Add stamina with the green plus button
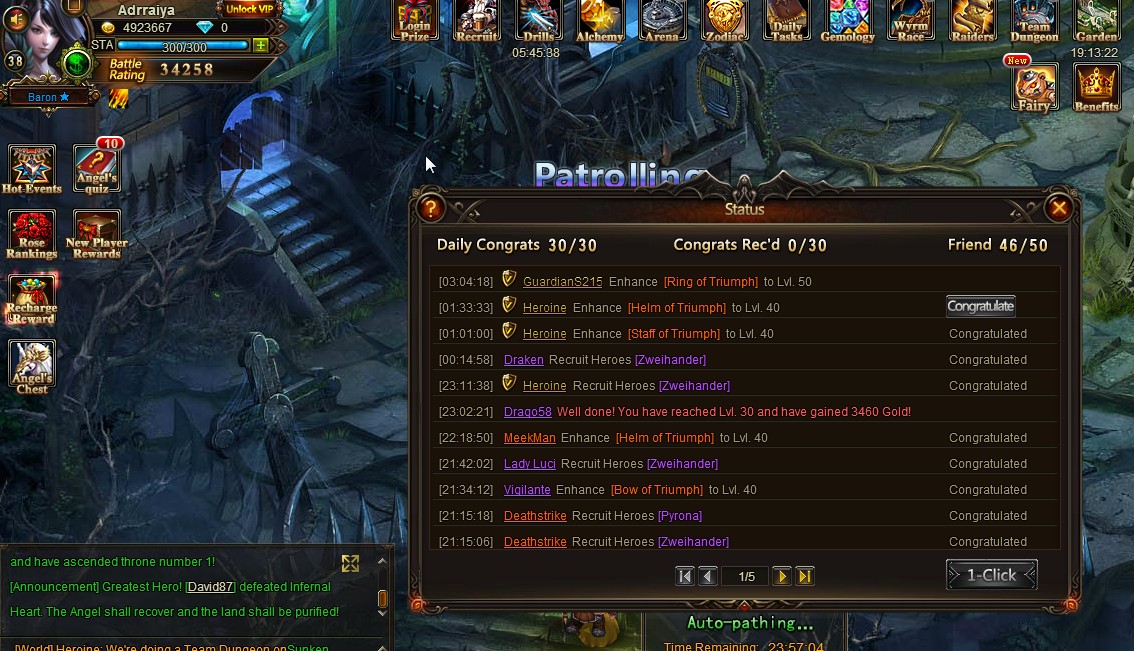The width and height of the screenshot is (1134, 651). (261, 46)
